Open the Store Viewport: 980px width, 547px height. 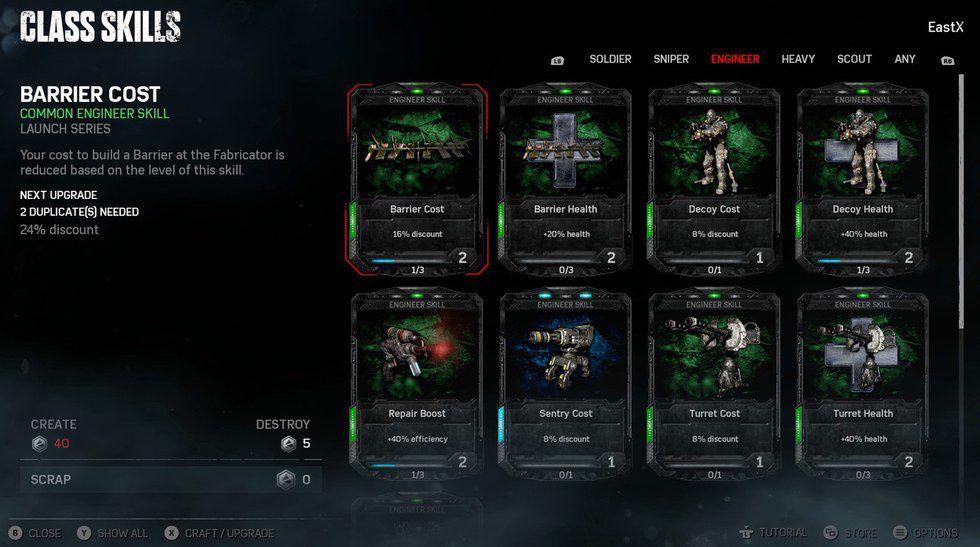coord(851,533)
